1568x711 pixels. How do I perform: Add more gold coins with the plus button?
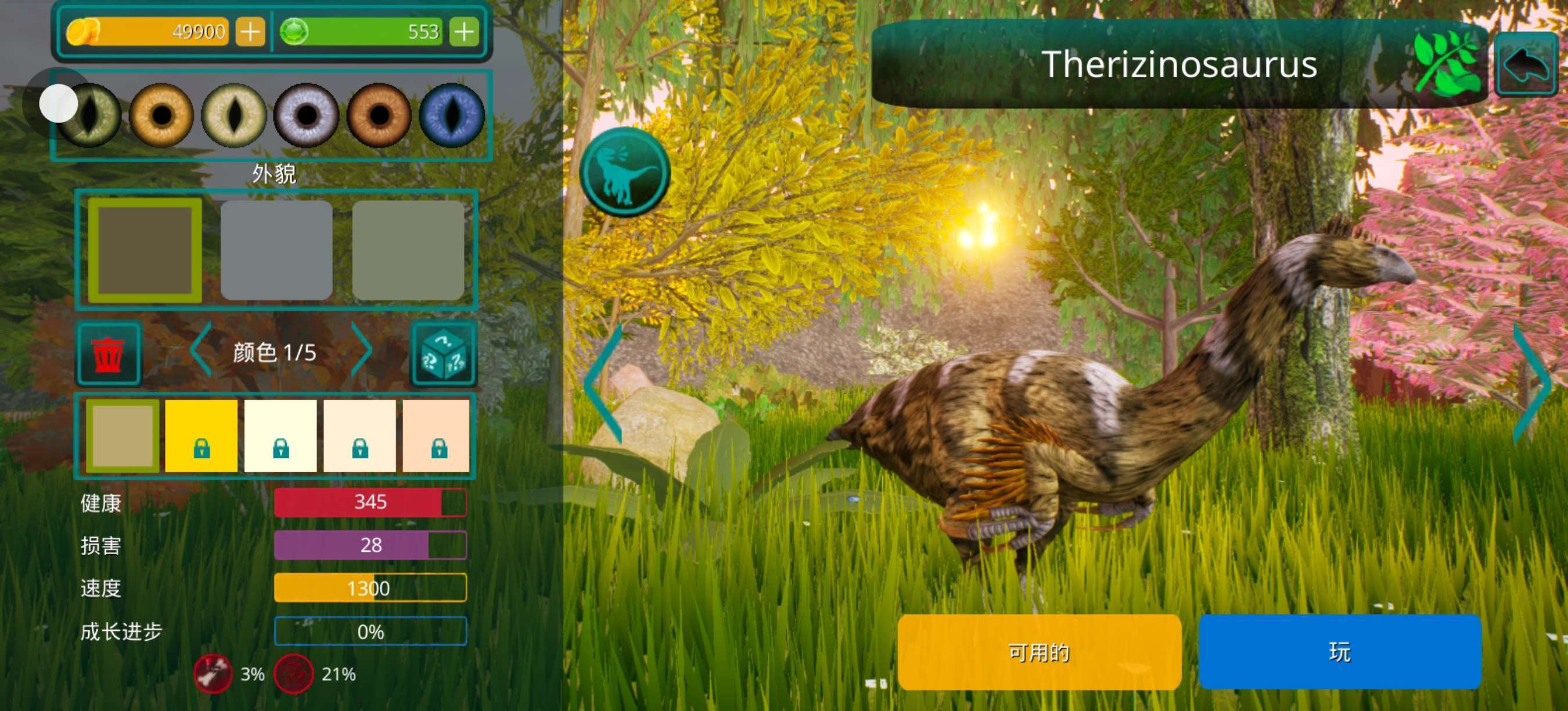tap(250, 31)
